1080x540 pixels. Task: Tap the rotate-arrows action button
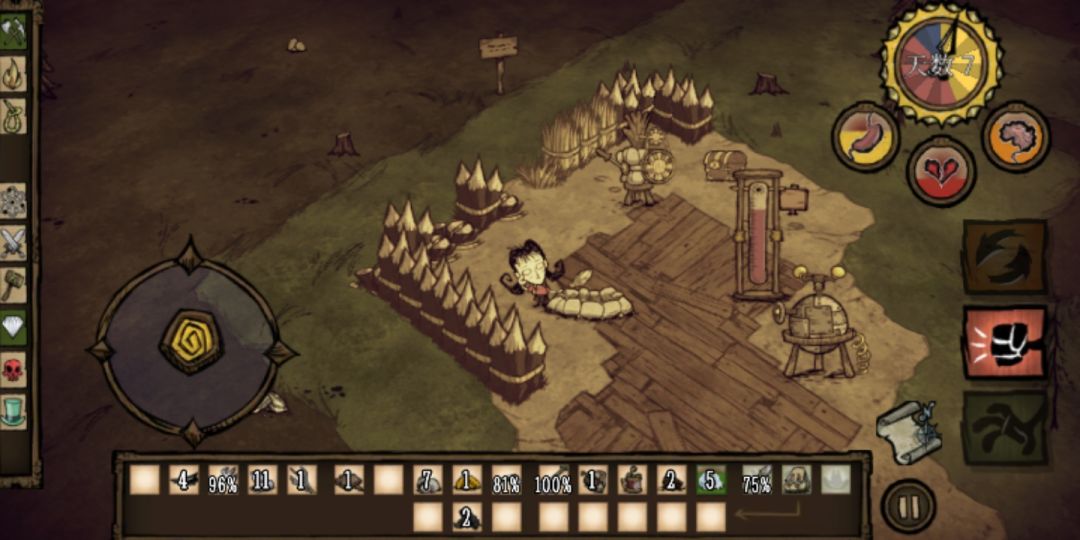[x=1004, y=257]
